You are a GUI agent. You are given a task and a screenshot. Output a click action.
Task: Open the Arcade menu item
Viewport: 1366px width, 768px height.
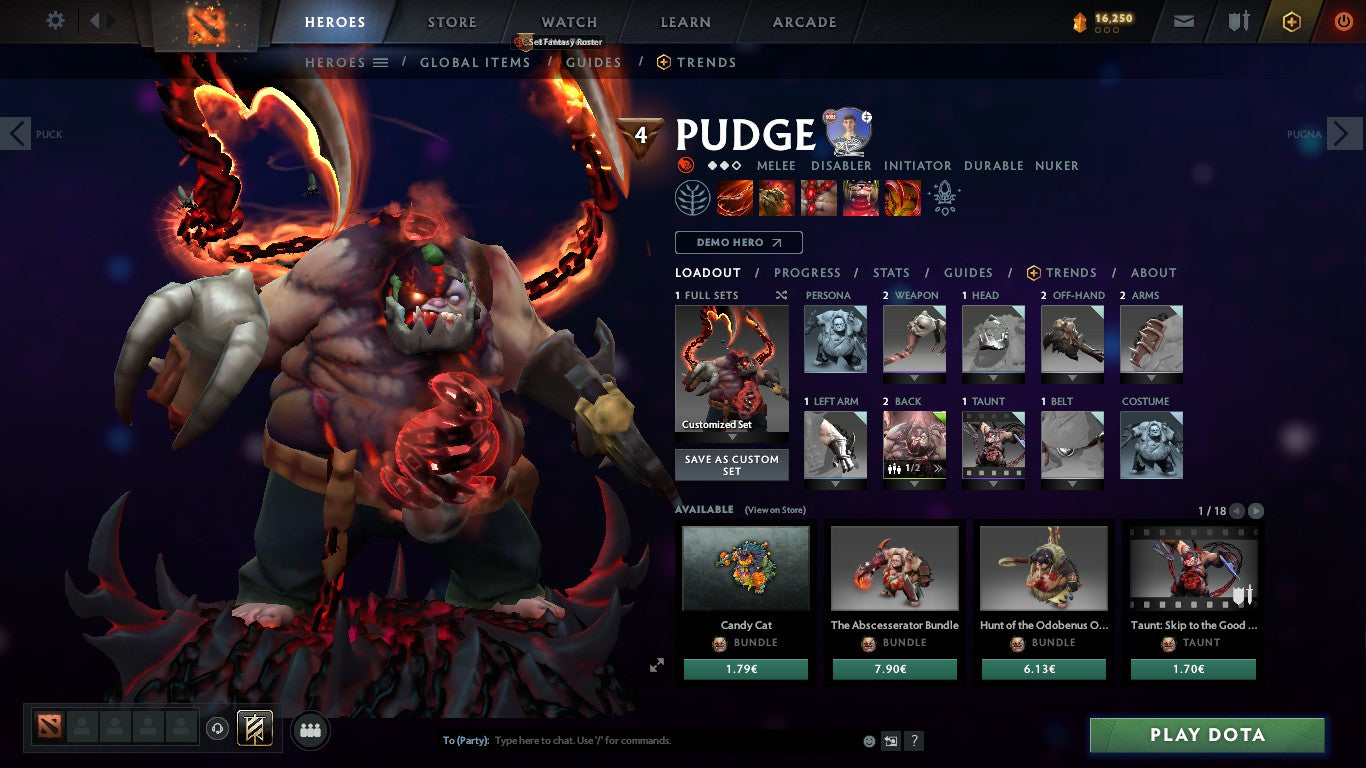pos(805,21)
